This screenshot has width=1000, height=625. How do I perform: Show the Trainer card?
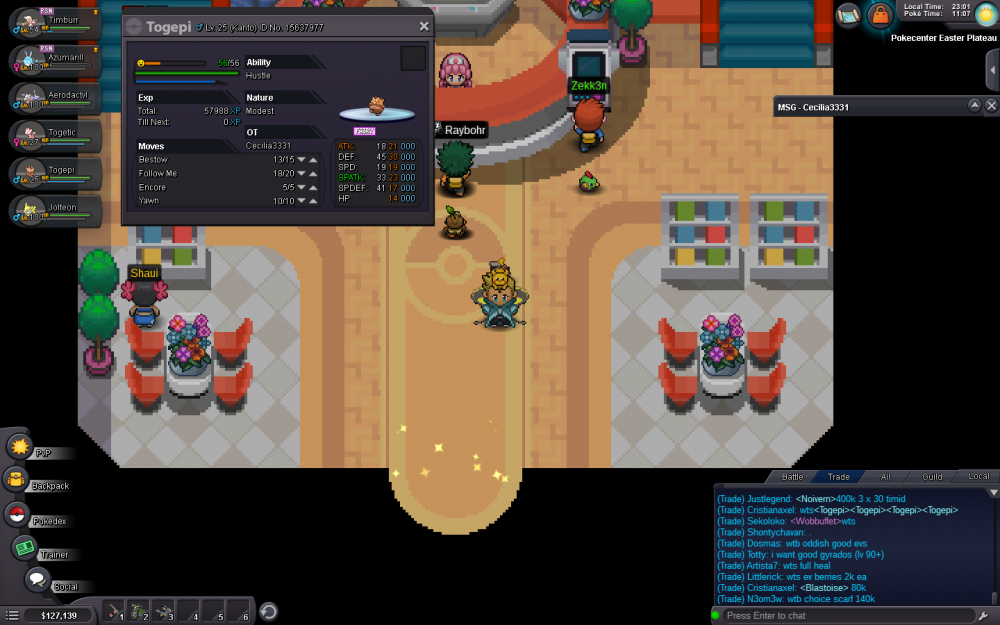[x=24, y=548]
